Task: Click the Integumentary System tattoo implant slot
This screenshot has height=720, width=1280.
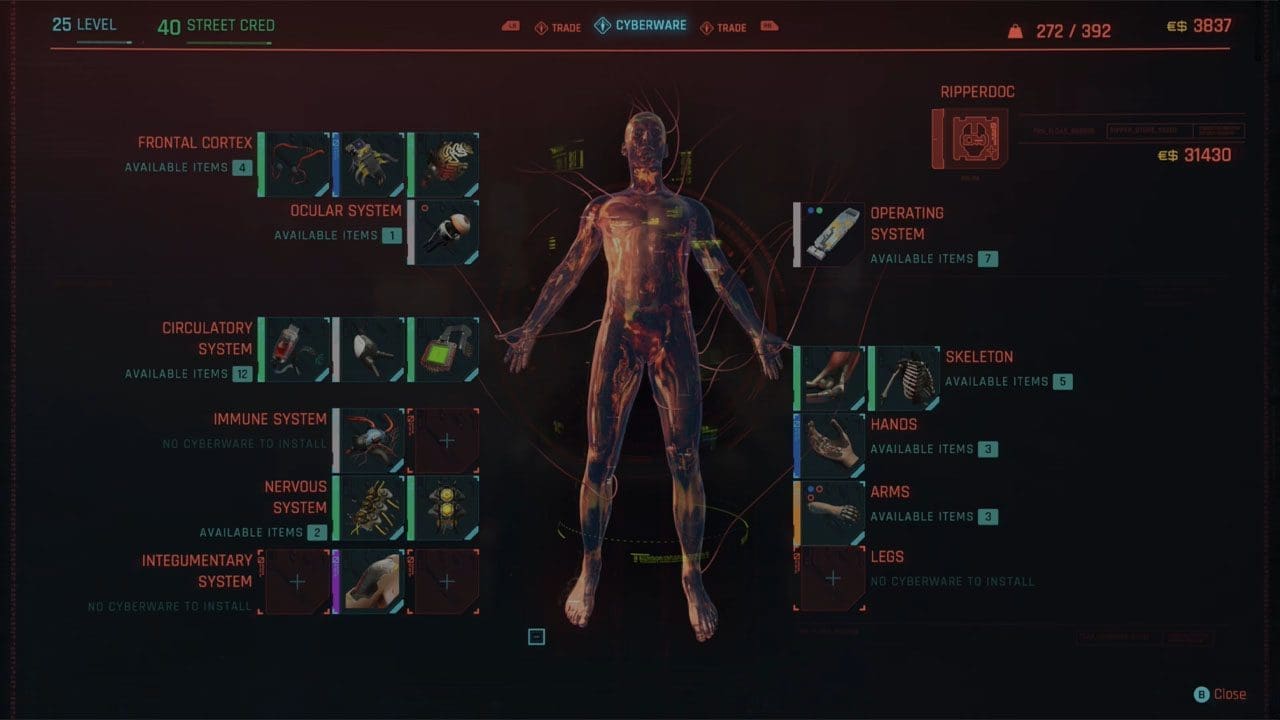Action: pyautogui.click(x=370, y=580)
